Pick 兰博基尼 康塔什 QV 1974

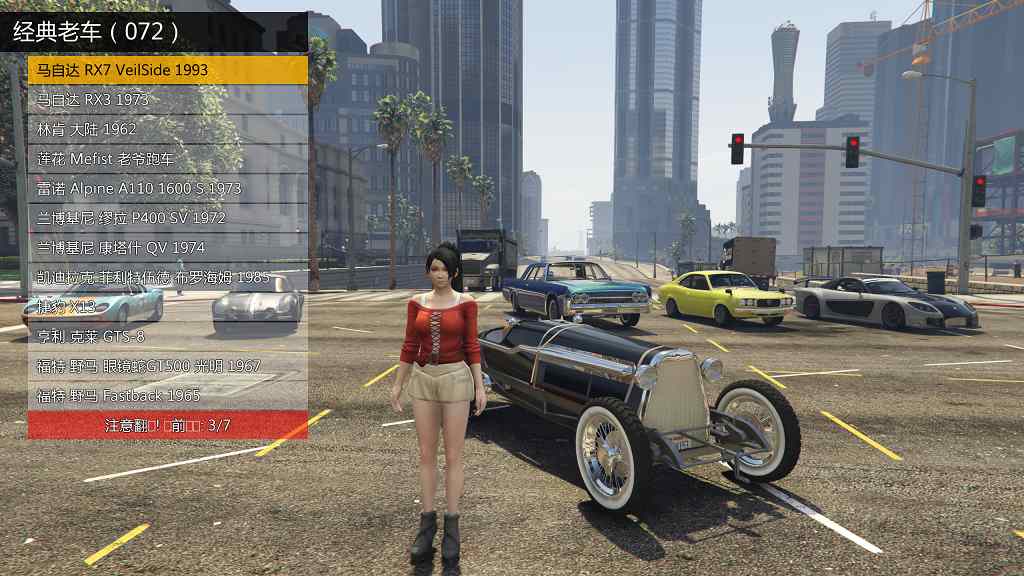pyautogui.click(x=167, y=247)
